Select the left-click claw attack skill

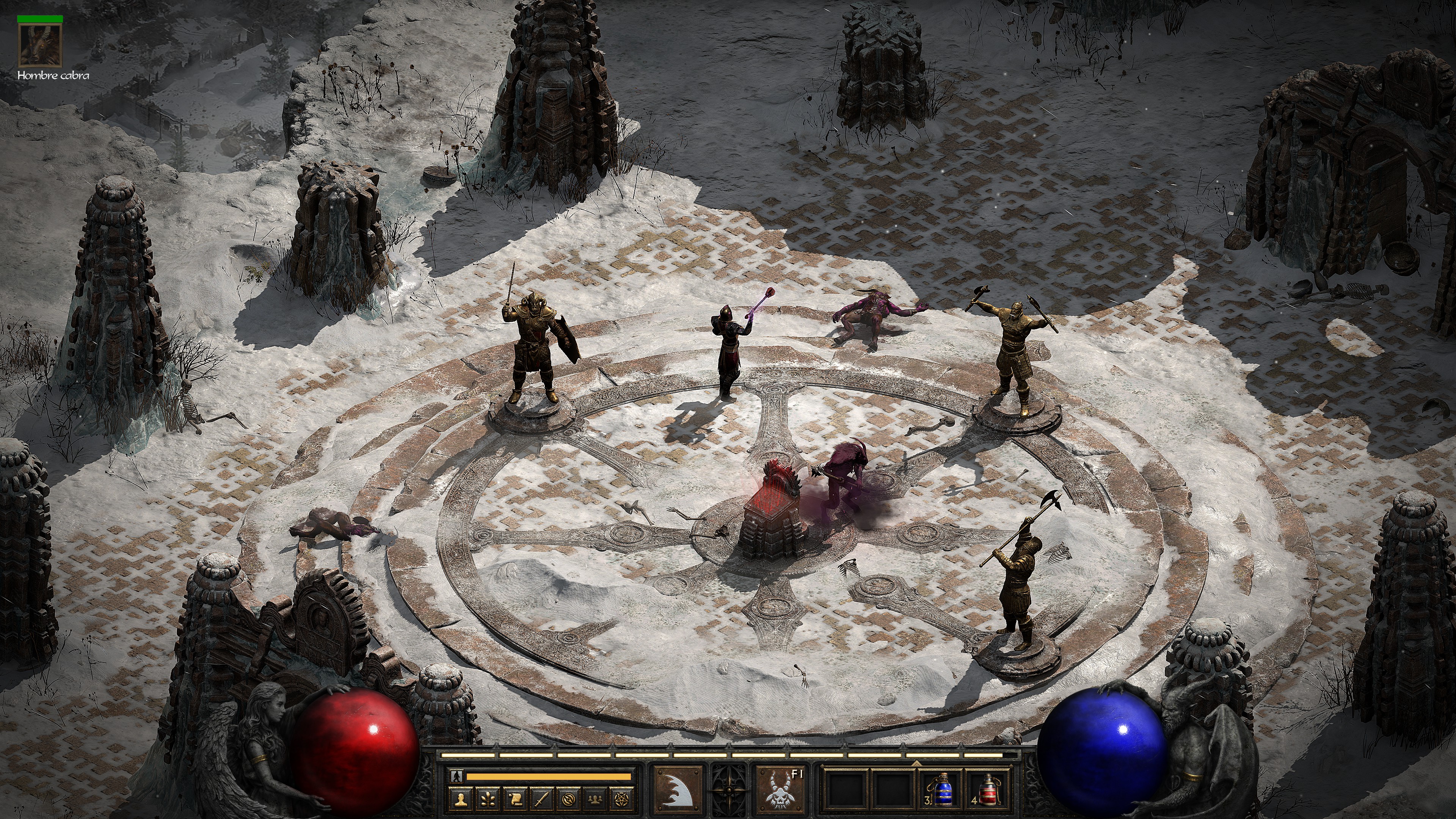point(678,789)
